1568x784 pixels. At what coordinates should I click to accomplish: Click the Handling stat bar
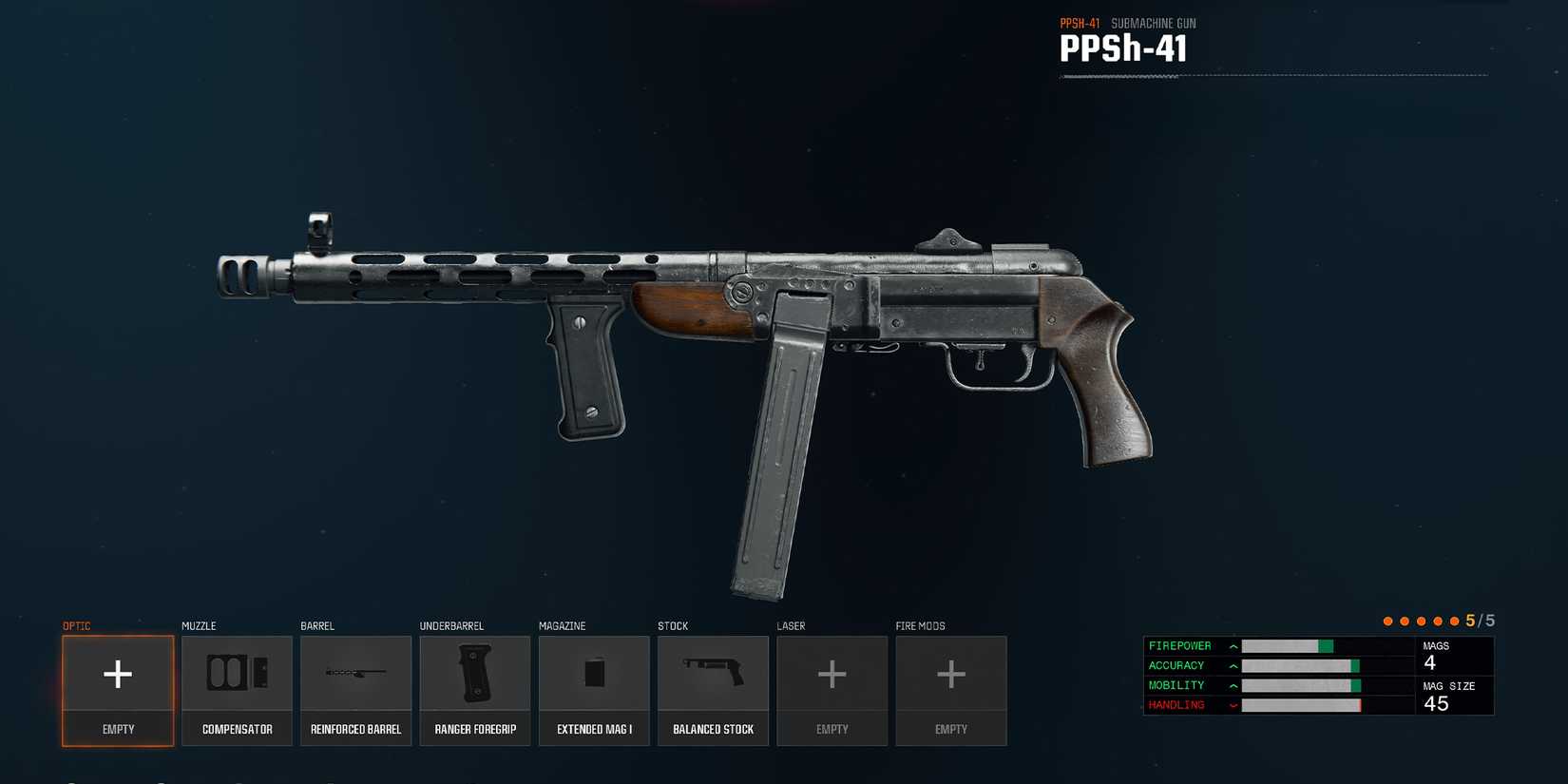click(1302, 705)
